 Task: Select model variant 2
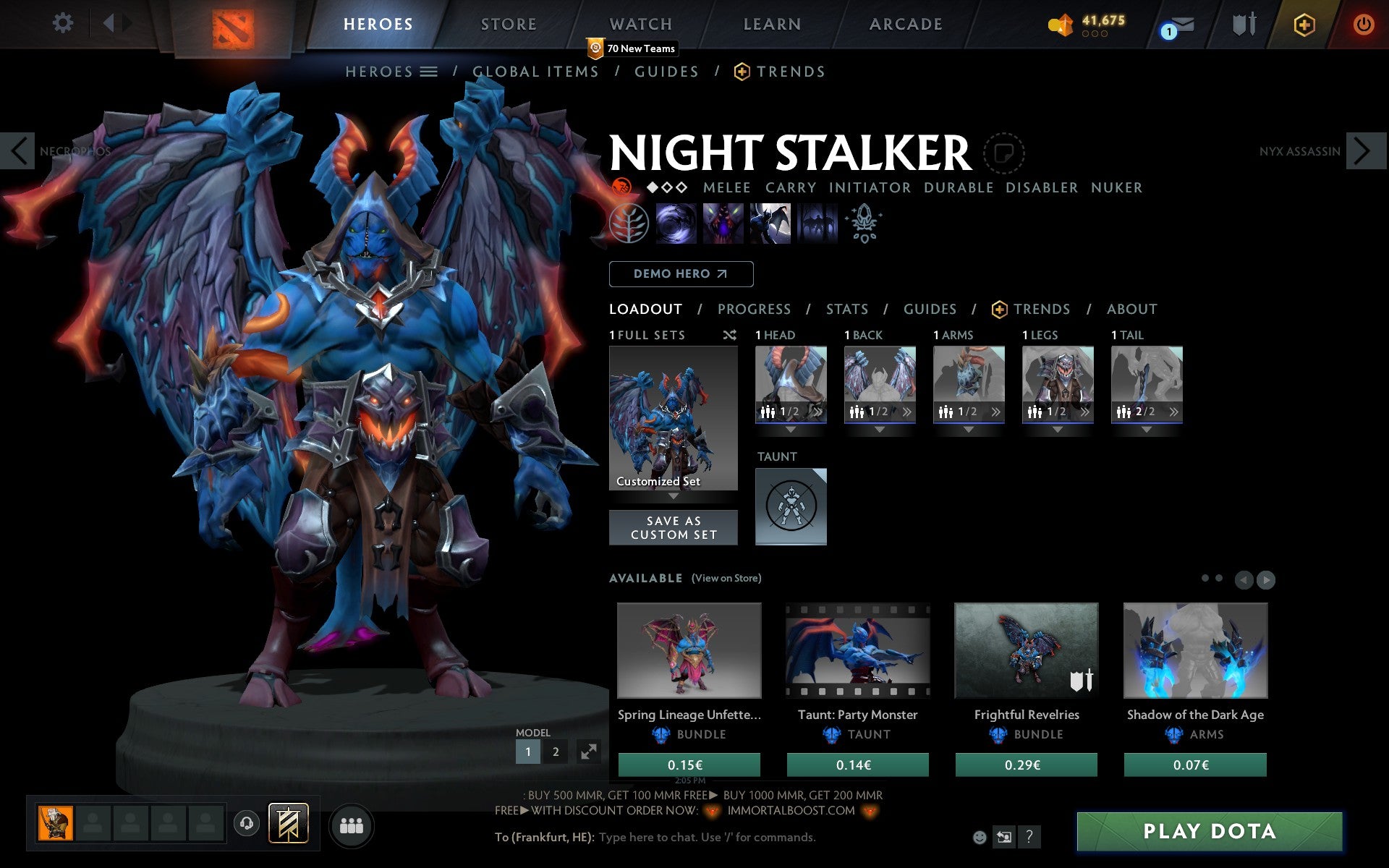(x=555, y=752)
